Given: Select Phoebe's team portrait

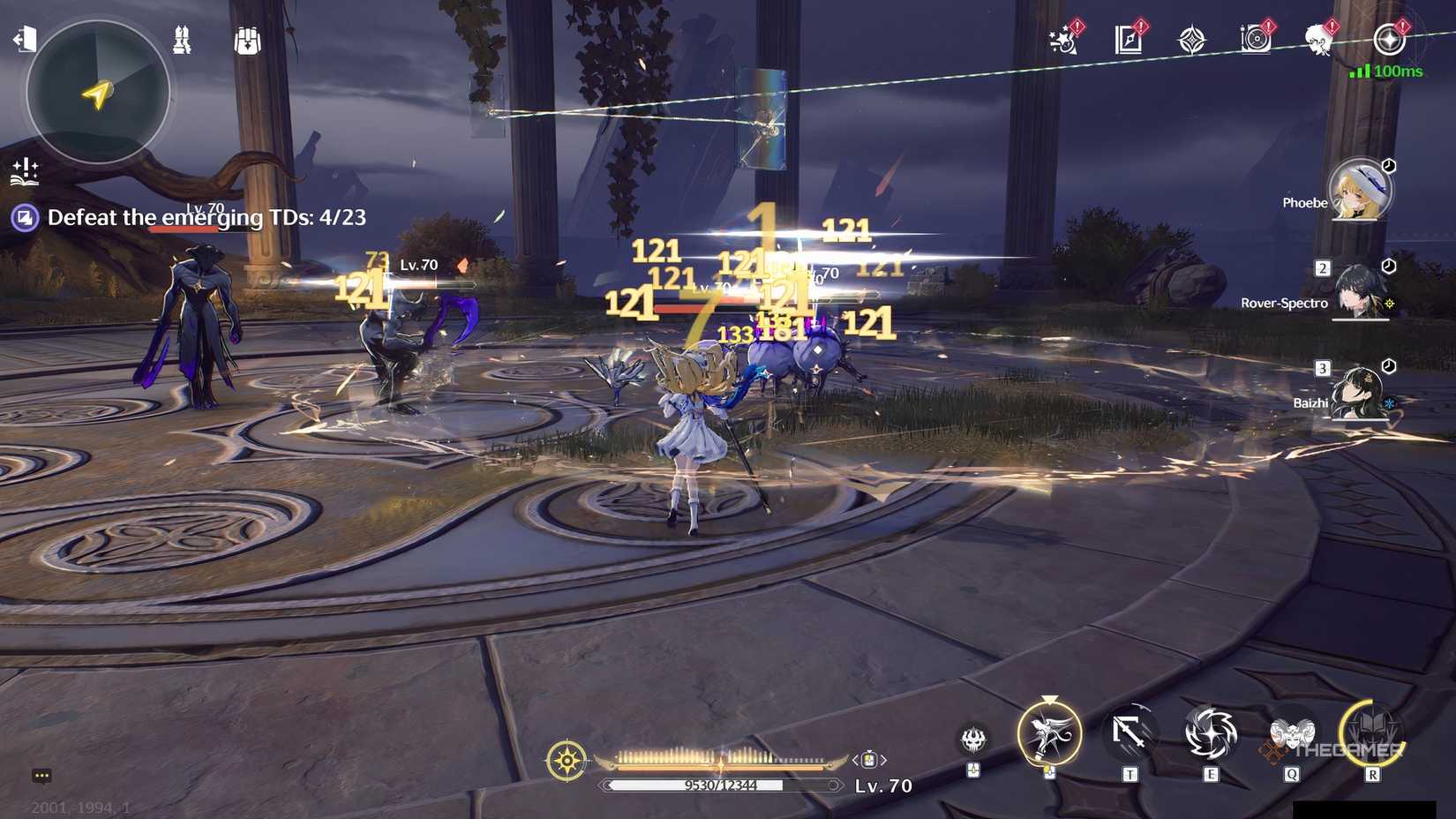Looking at the screenshot, I should click(x=1360, y=190).
